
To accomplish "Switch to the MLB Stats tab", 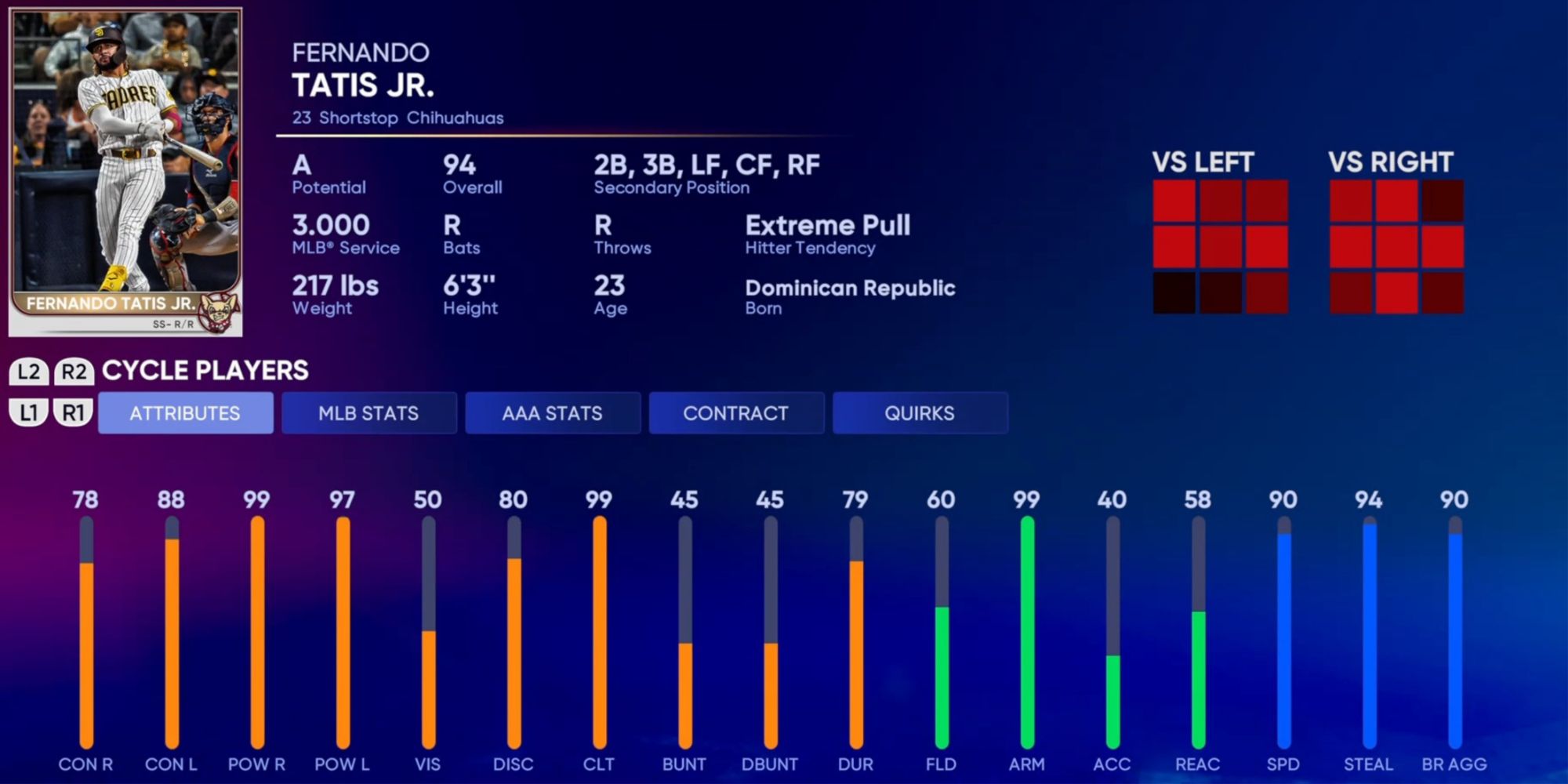I will point(368,412).
